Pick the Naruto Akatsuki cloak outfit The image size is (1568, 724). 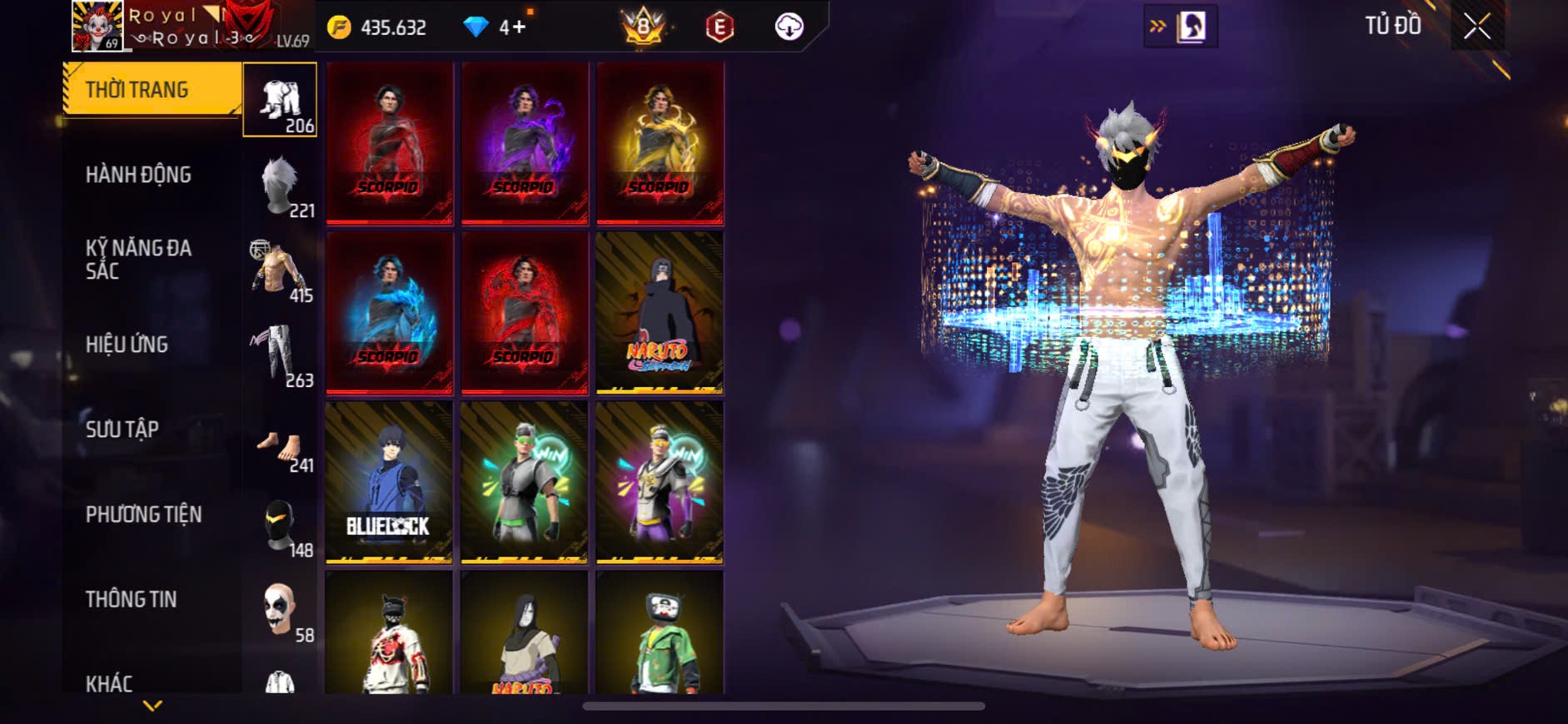660,312
